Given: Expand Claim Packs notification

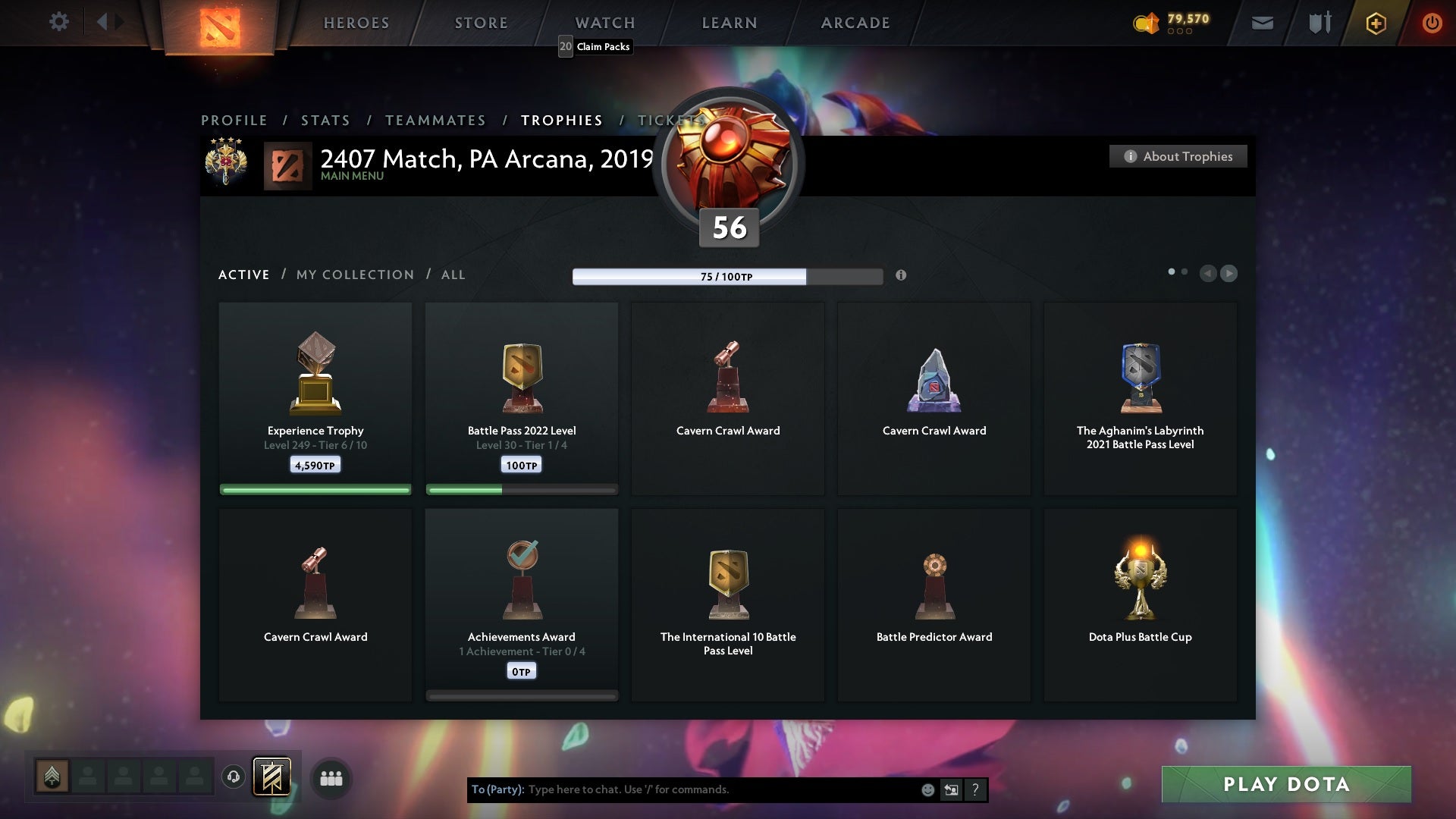Looking at the screenshot, I should (595, 46).
